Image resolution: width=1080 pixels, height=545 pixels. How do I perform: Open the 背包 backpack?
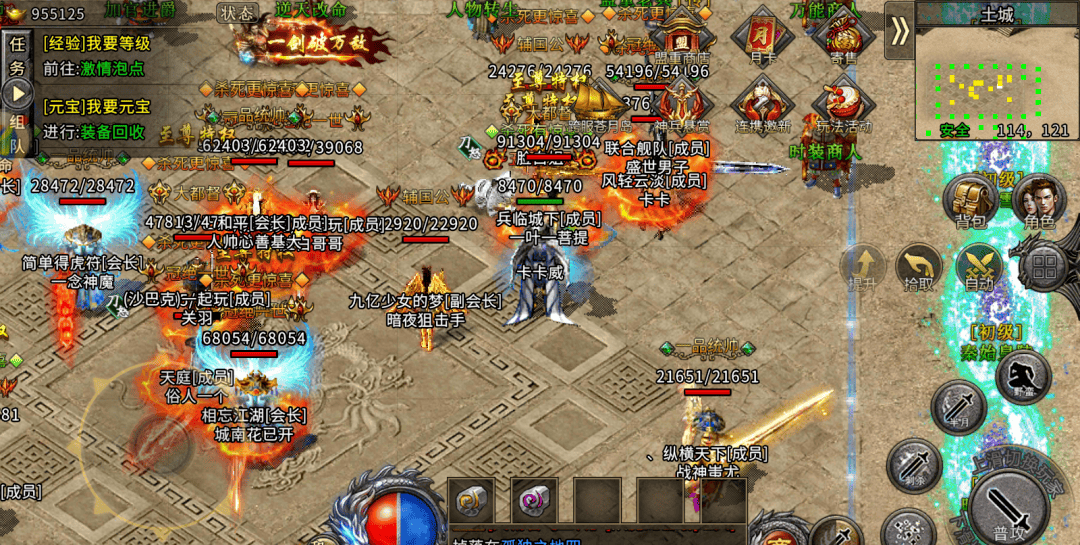(971, 200)
